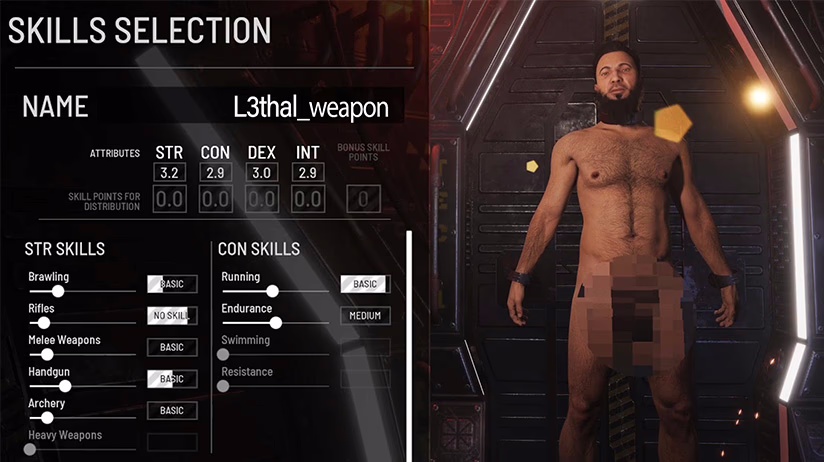Adjust the Running skill slider
824x462 pixels.
pyautogui.click(x=272, y=291)
